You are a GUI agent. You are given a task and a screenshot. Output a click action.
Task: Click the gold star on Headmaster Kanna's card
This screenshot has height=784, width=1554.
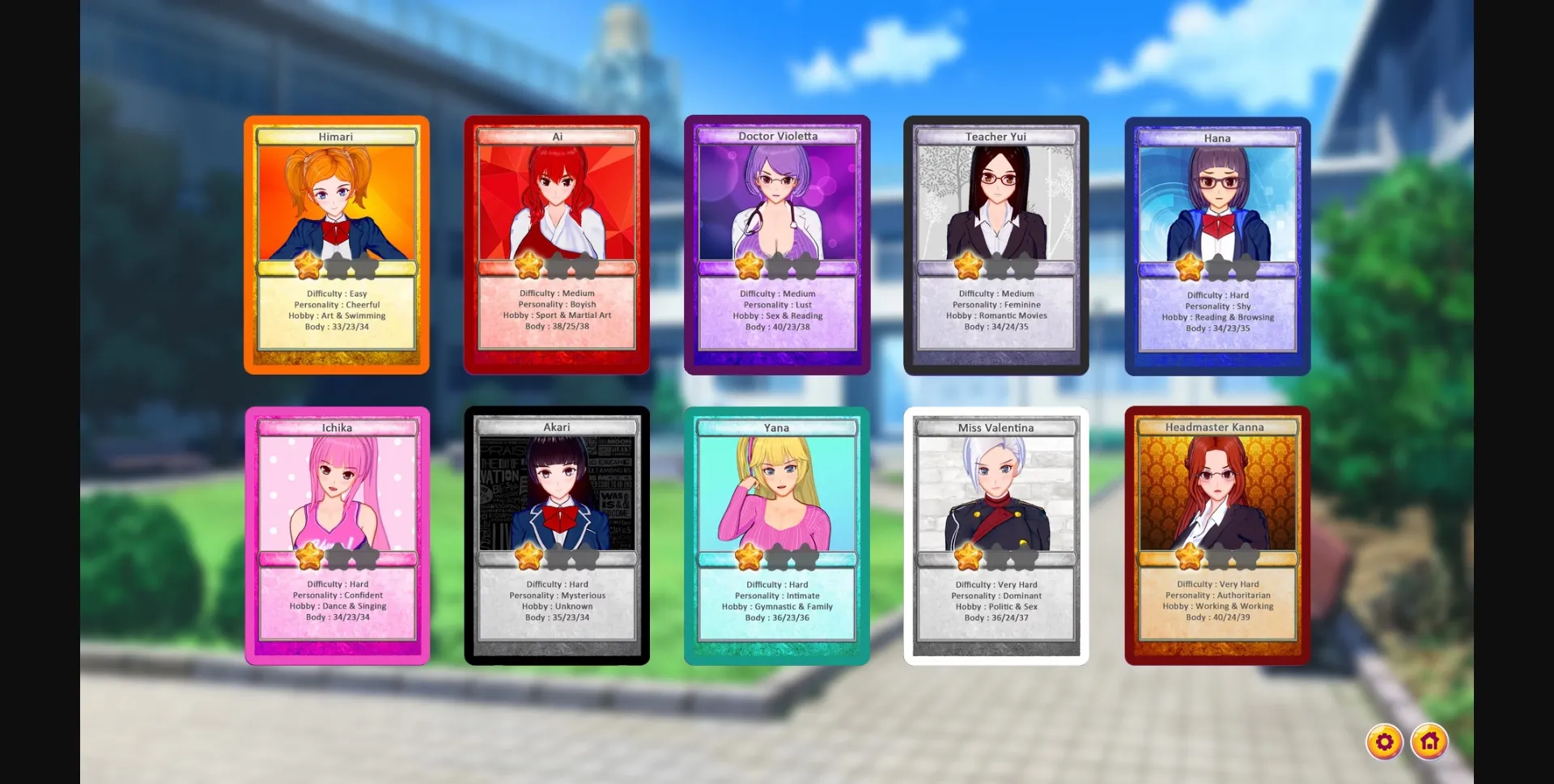click(x=1190, y=556)
